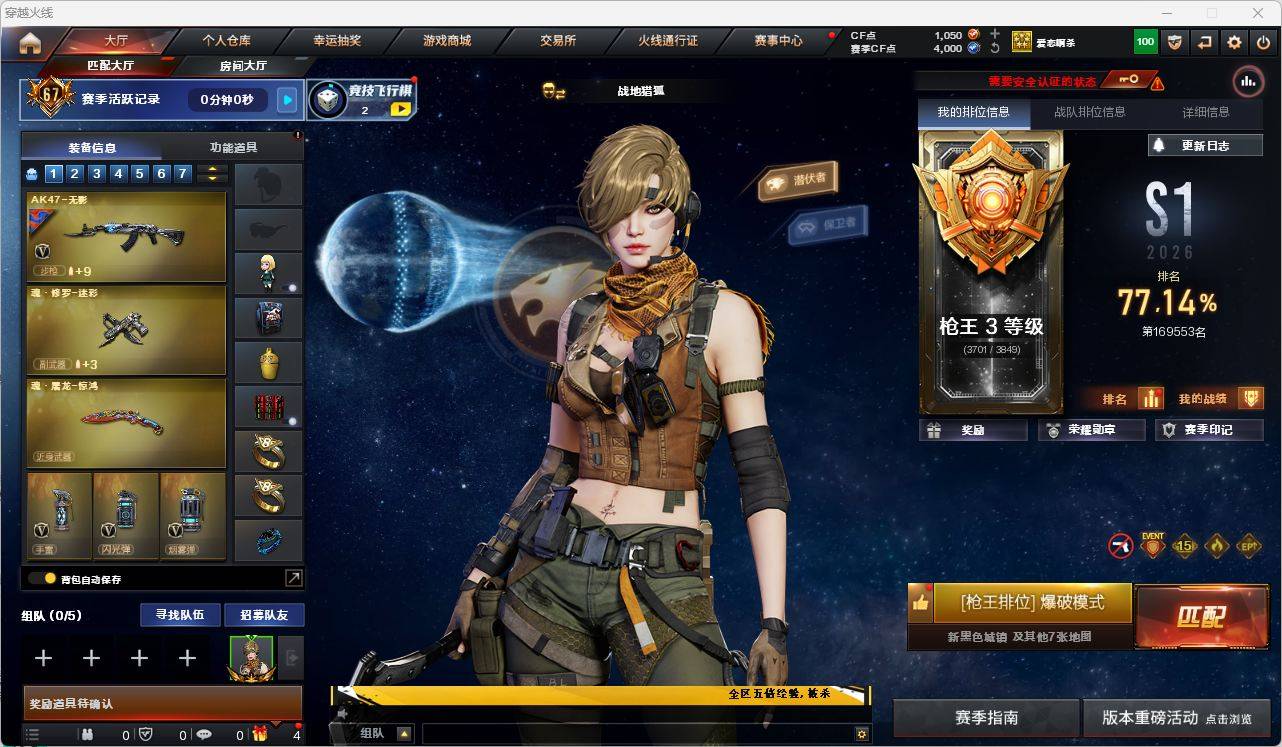
Task: Click the 寻找队伍 button
Action: click(180, 615)
